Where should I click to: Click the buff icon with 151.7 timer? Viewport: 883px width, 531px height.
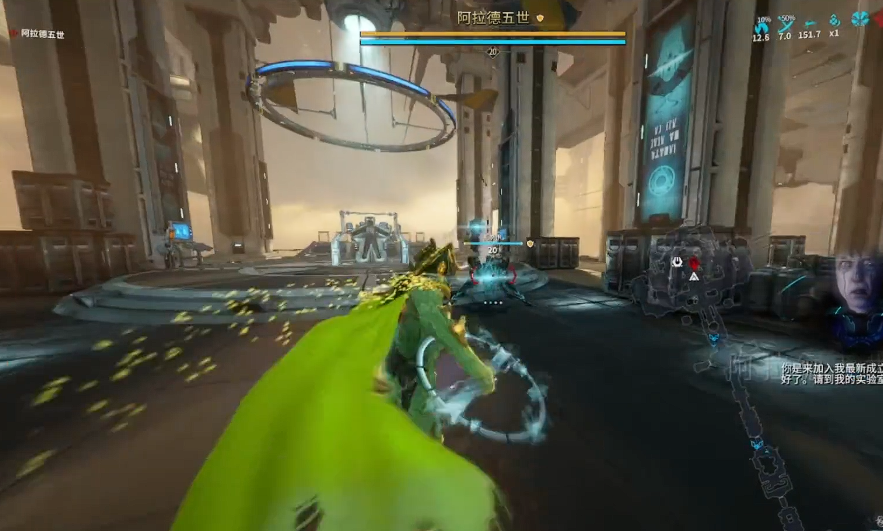pyautogui.click(x=809, y=22)
